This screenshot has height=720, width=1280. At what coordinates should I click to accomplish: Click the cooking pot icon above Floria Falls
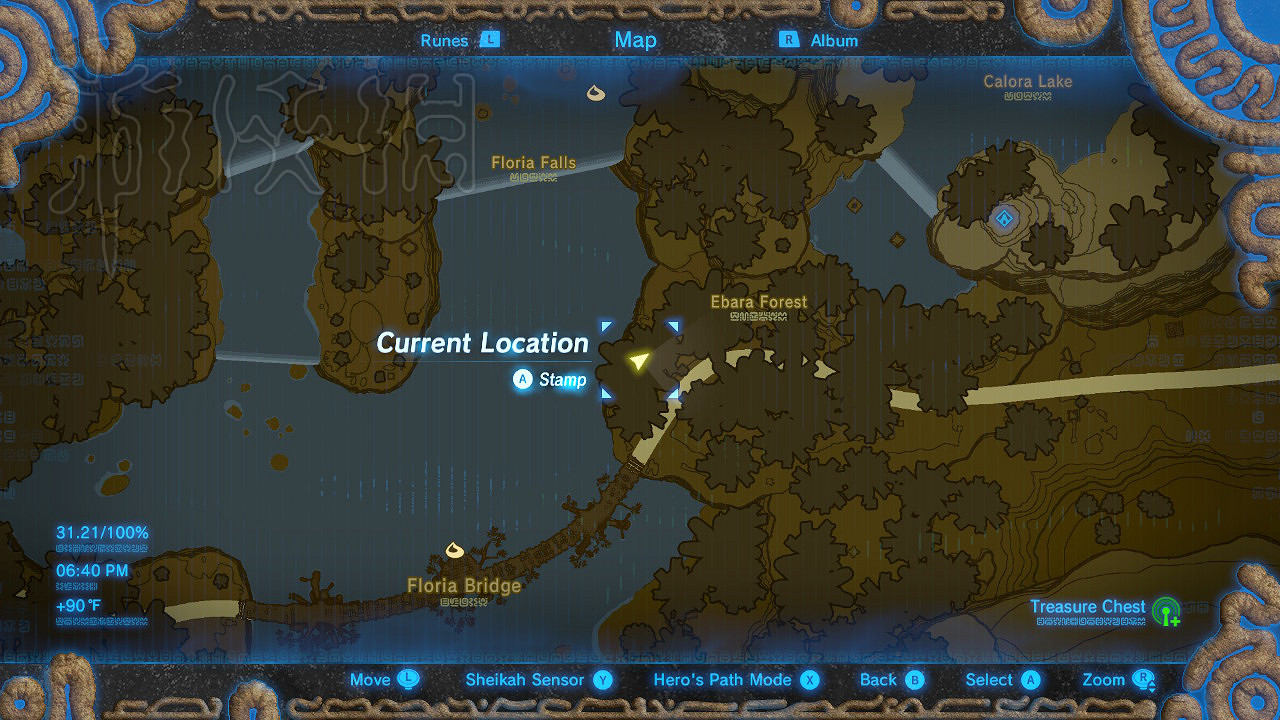point(595,93)
